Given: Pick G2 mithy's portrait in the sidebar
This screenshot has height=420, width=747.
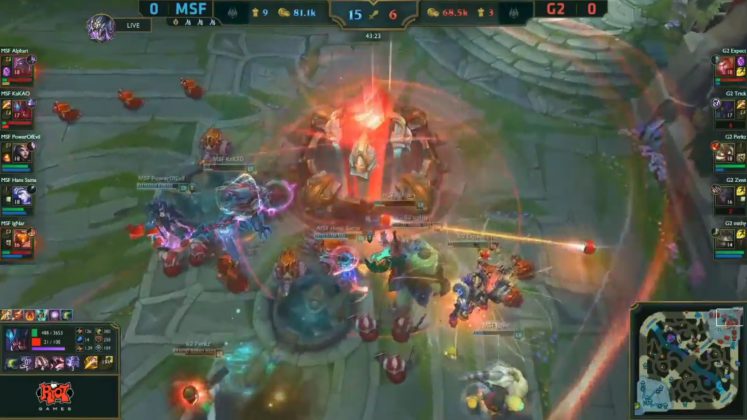Looking at the screenshot, I should click(x=725, y=240).
